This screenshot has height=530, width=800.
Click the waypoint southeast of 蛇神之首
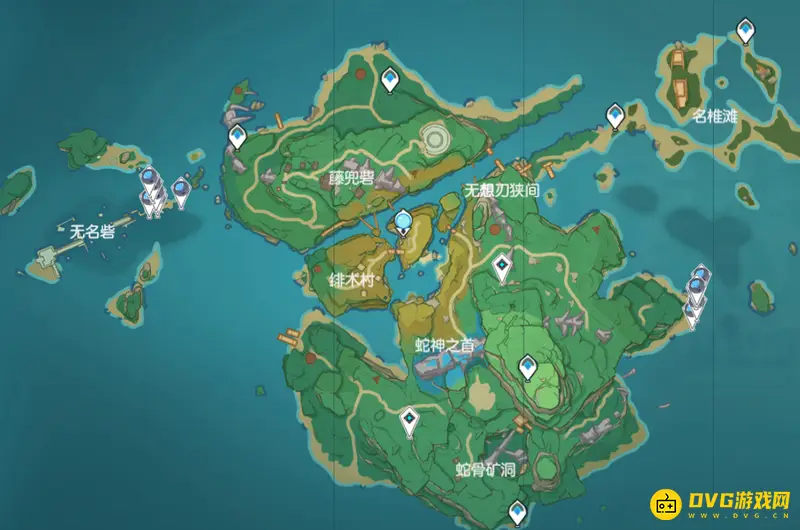pyautogui.click(x=527, y=368)
